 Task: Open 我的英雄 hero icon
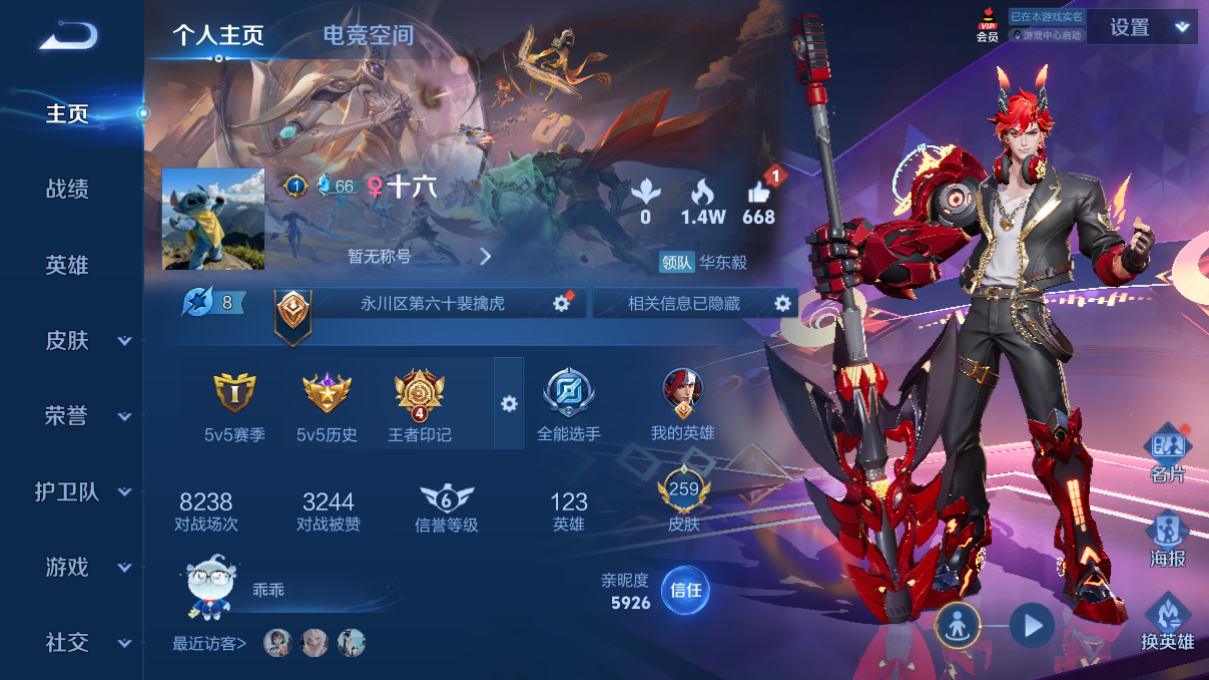point(683,393)
